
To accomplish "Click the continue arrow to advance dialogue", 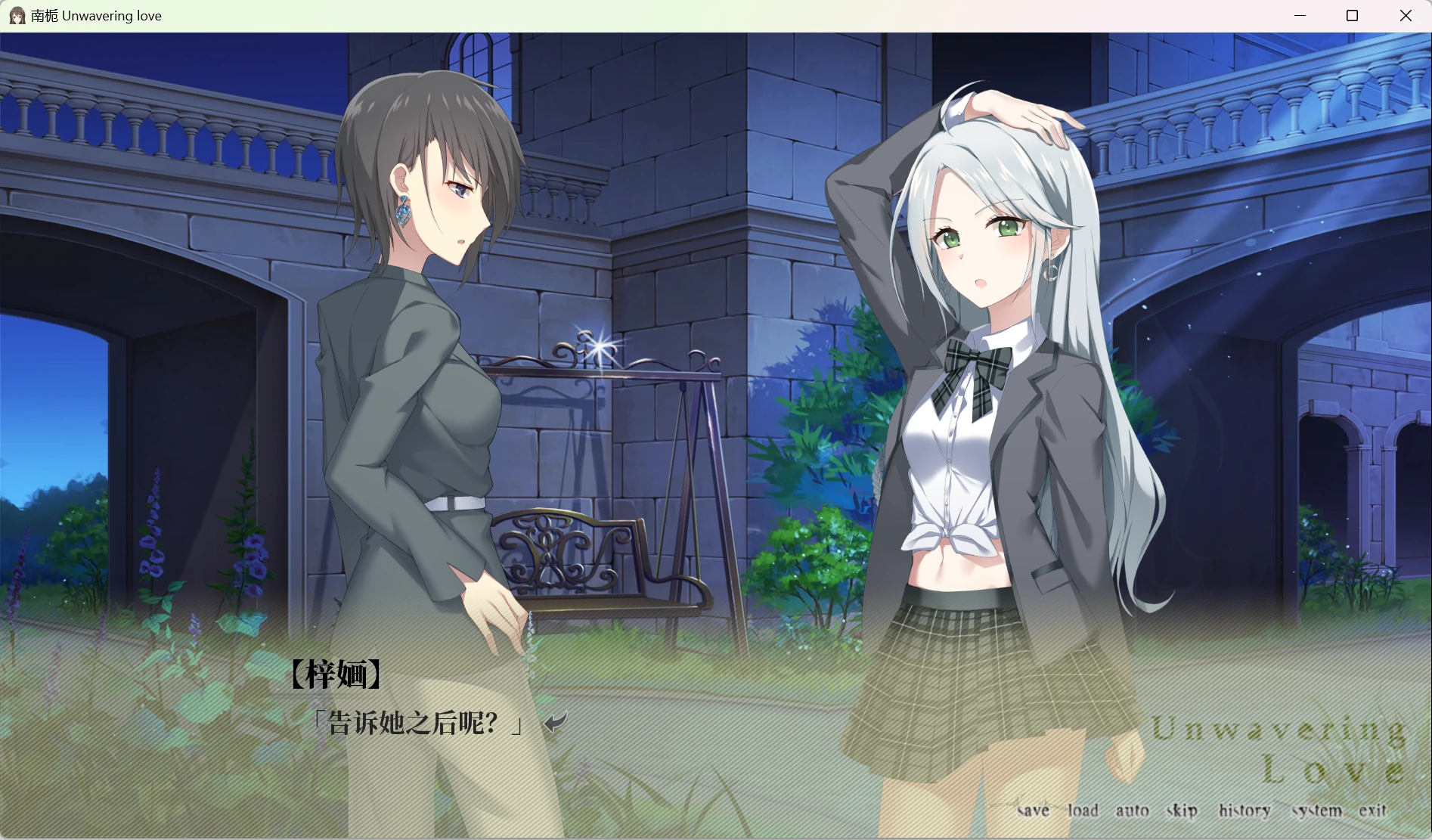I will pyautogui.click(x=556, y=723).
